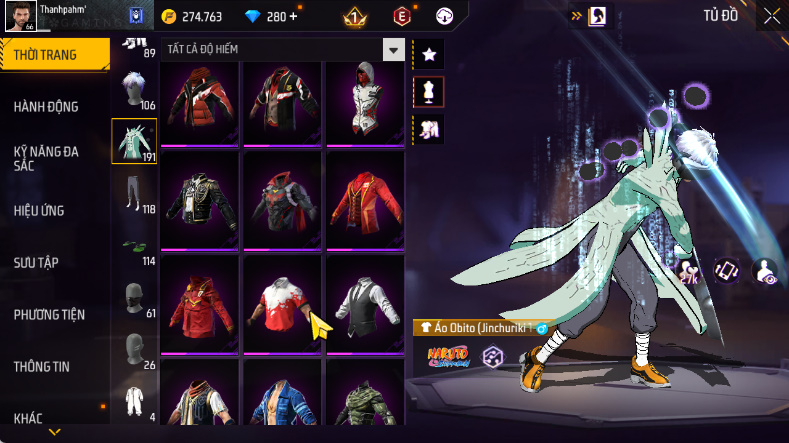Select the white hooded red-trim jacket
The image size is (789, 443).
click(364, 103)
